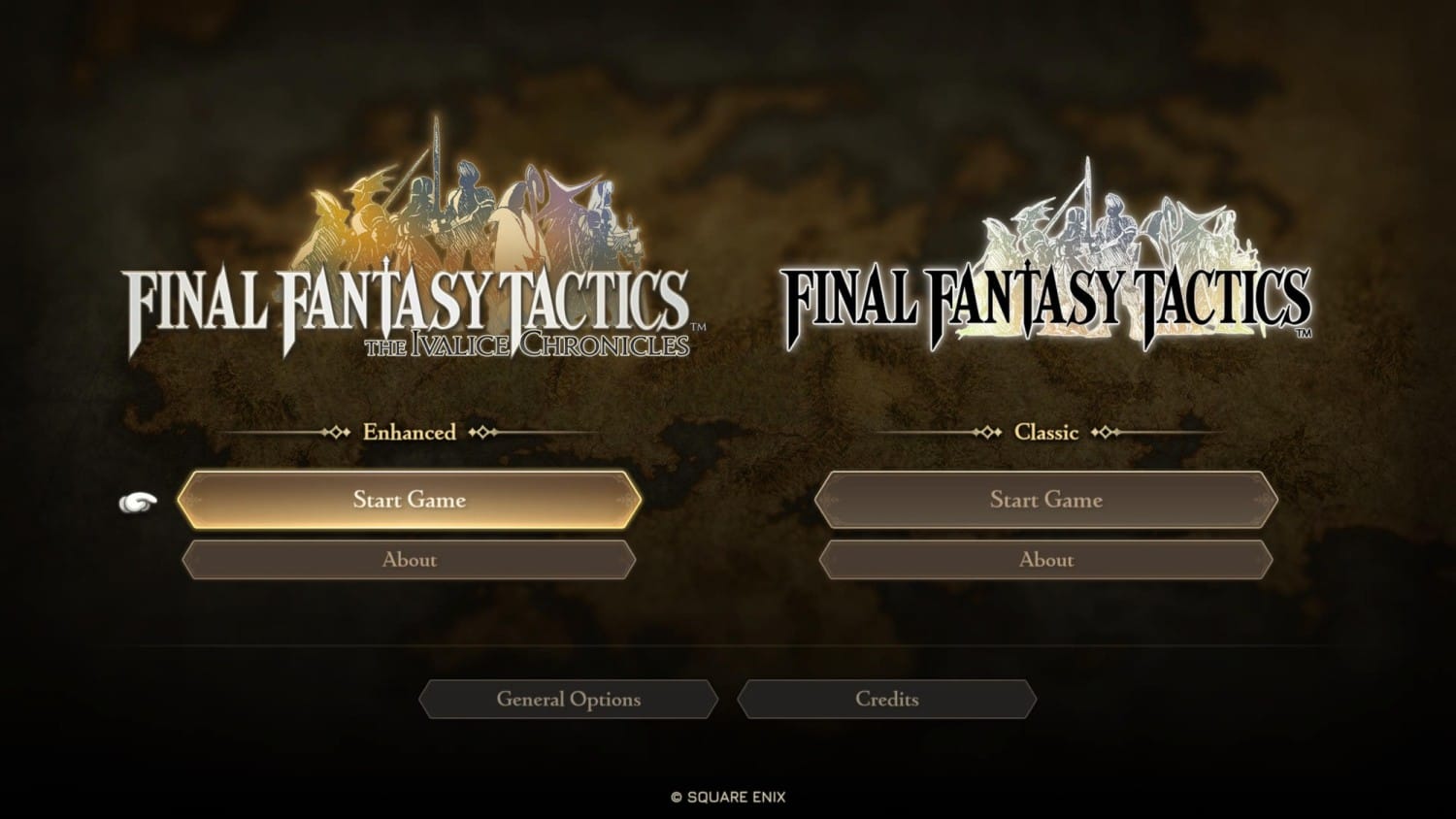Click the Ivalice Chronicles subtitle banner

coord(529,343)
